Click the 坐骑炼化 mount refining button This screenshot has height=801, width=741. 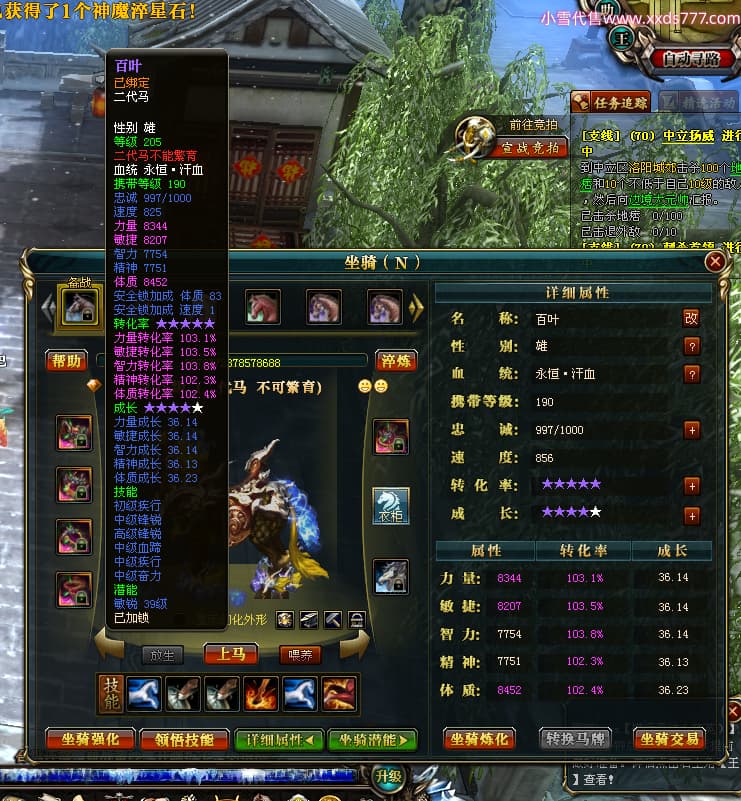pyautogui.click(x=480, y=740)
